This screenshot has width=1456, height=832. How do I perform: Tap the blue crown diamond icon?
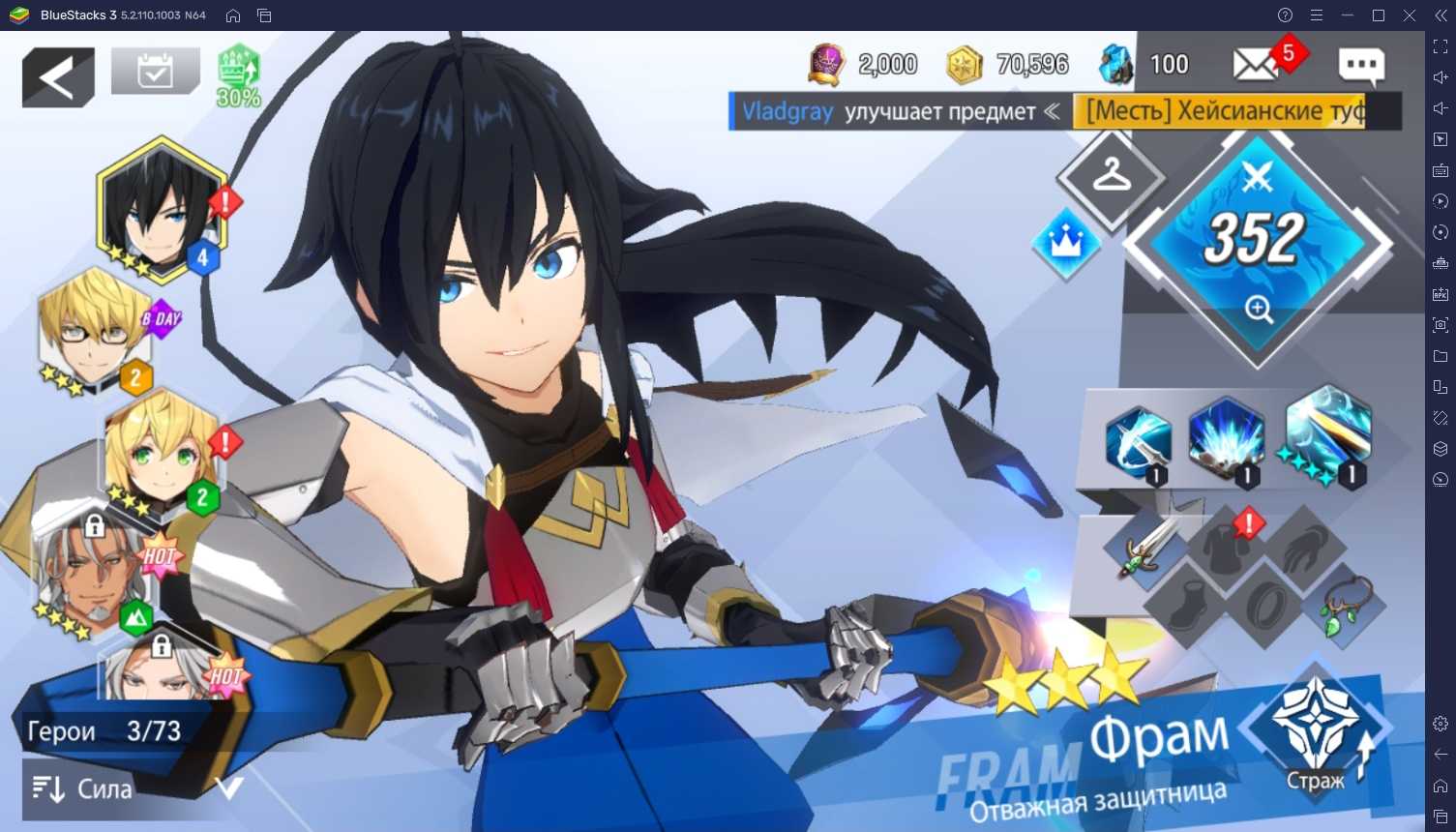tap(1065, 243)
